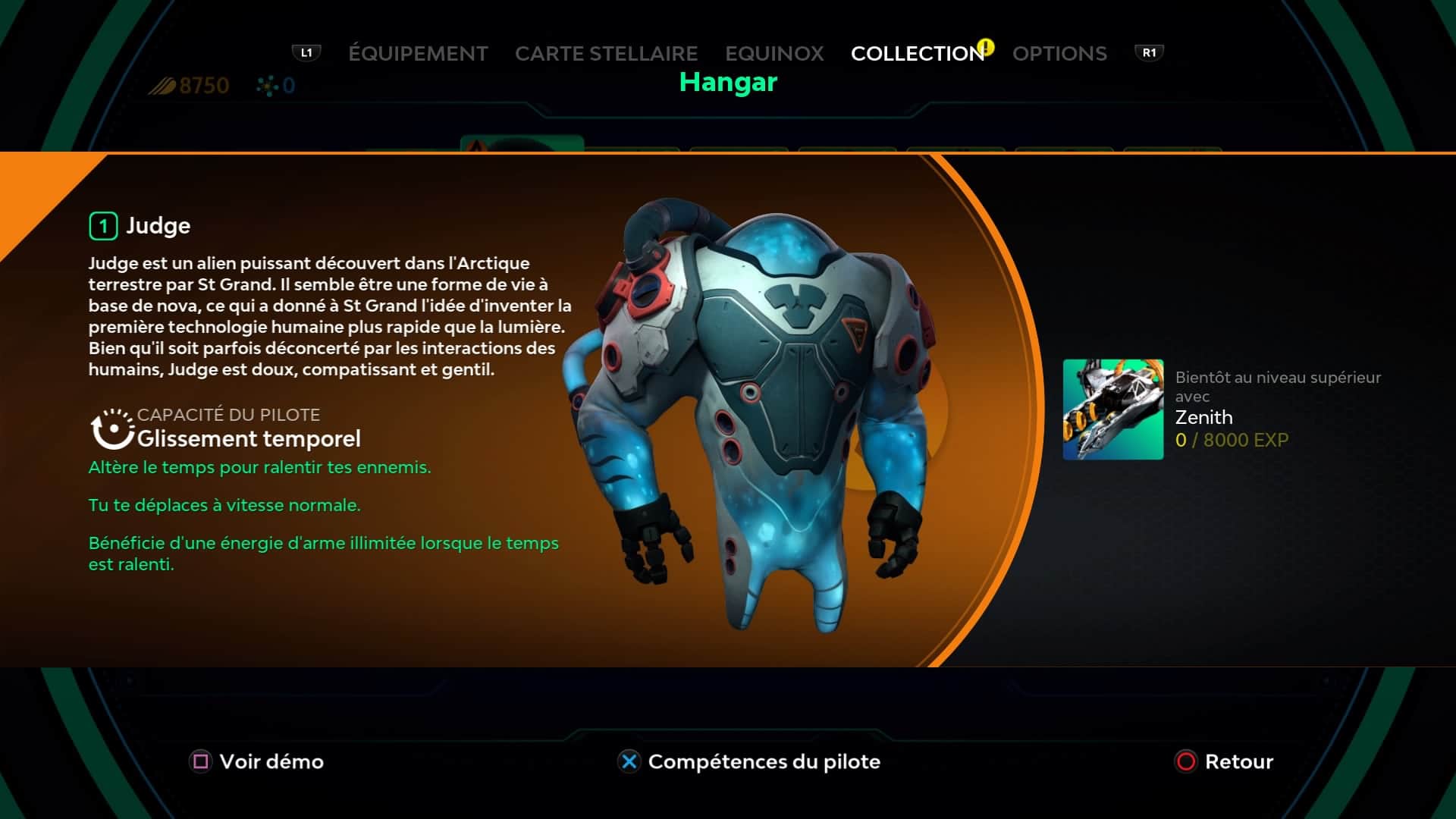Choose Voir démo
The image size is (1456, 819).
tap(258, 761)
